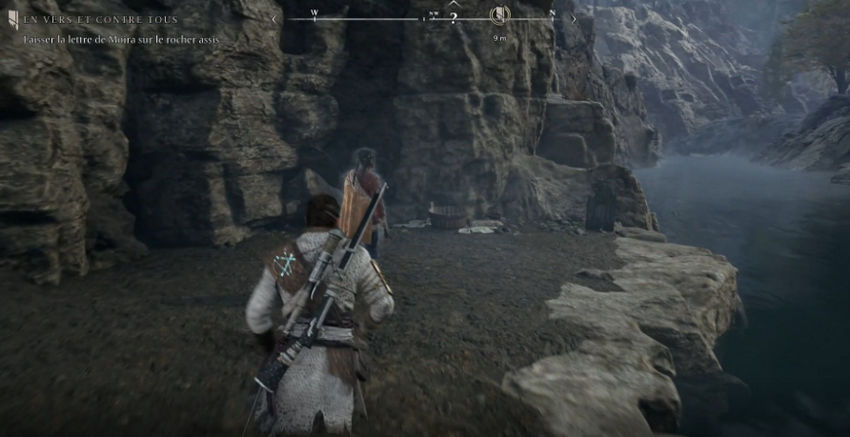This screenshot has height=437, width=850.
Task: Select the quest objective about Moira's letter
Action: coord(123,39)
